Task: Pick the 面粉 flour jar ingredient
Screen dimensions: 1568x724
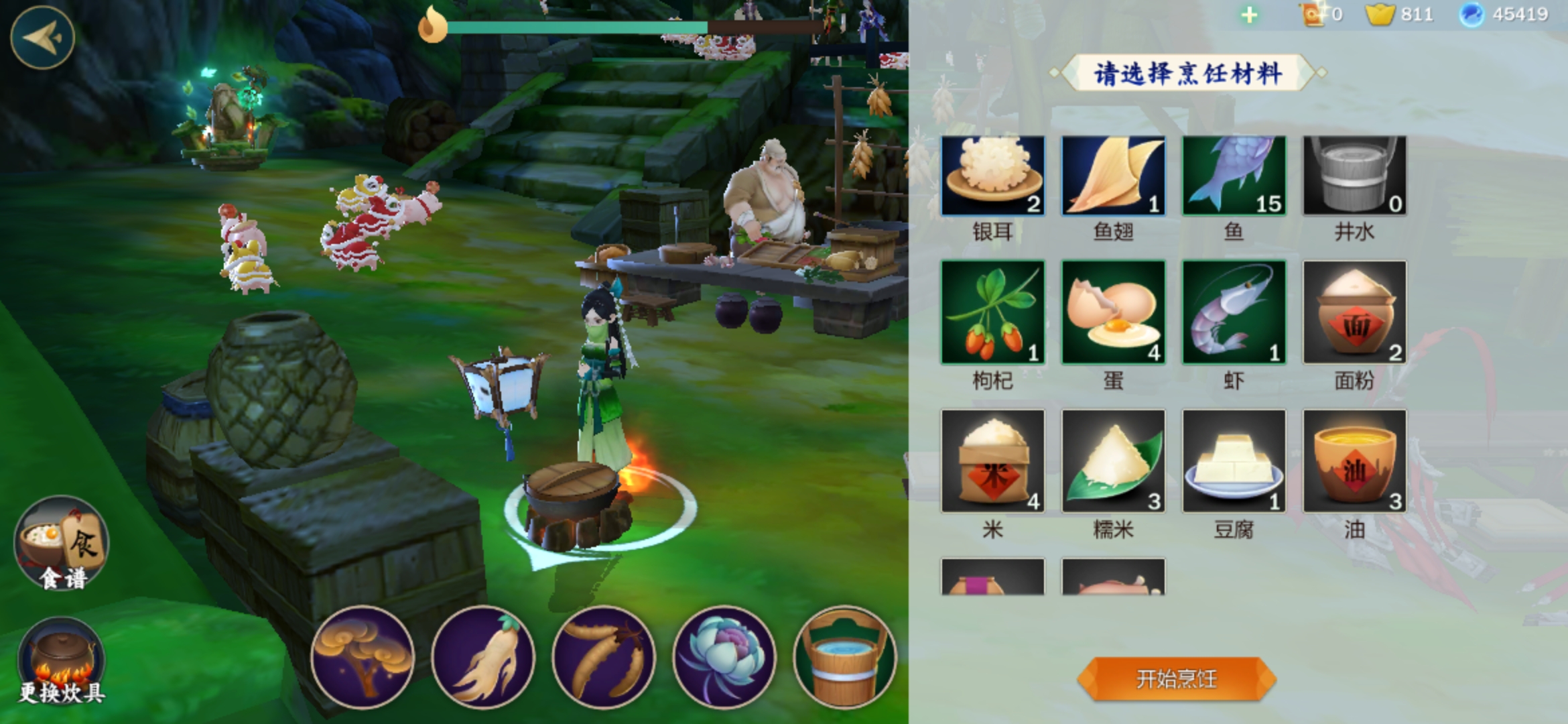Action: 1354,312
